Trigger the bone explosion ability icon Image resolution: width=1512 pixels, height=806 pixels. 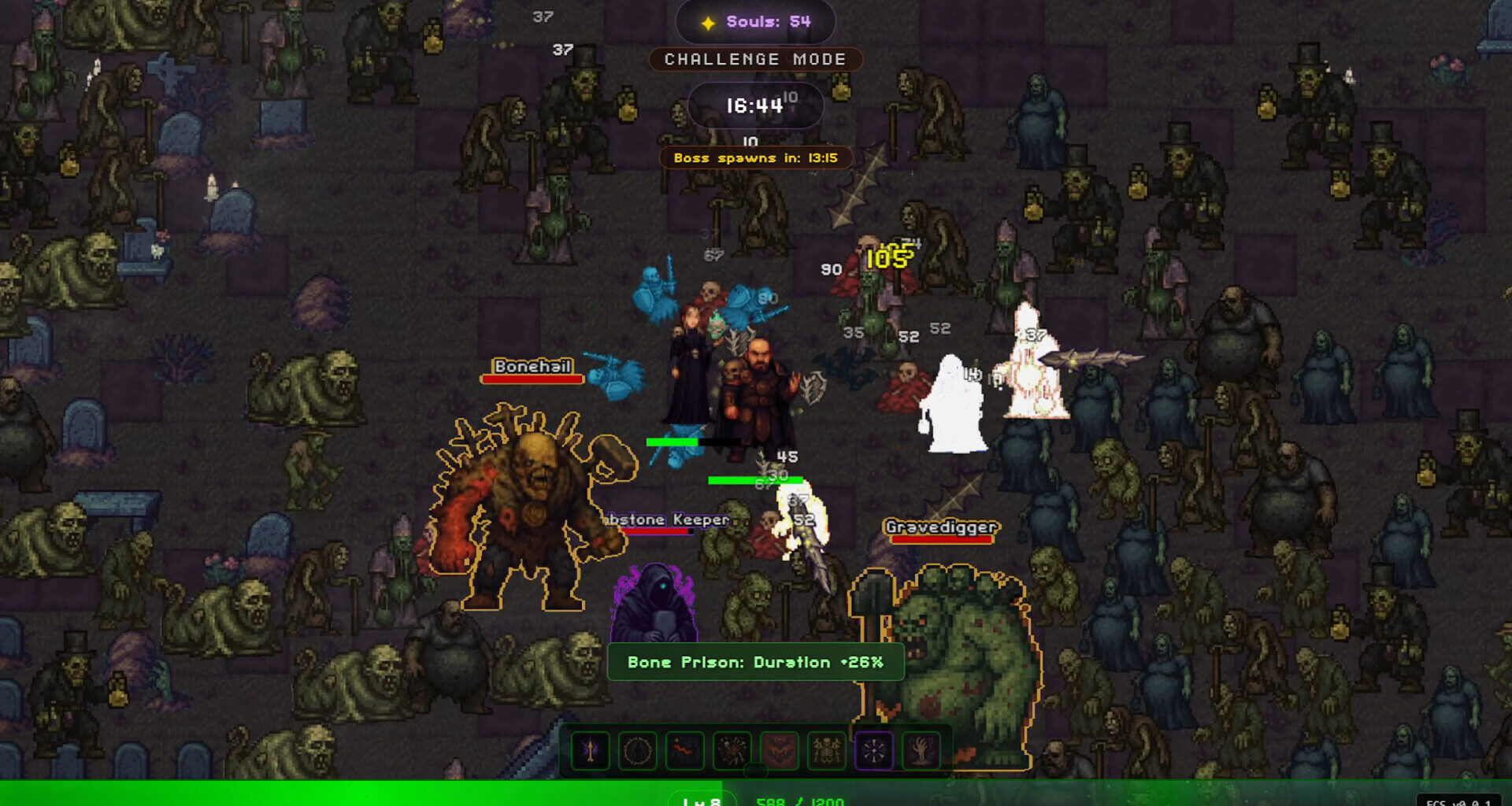click(732, 752)
